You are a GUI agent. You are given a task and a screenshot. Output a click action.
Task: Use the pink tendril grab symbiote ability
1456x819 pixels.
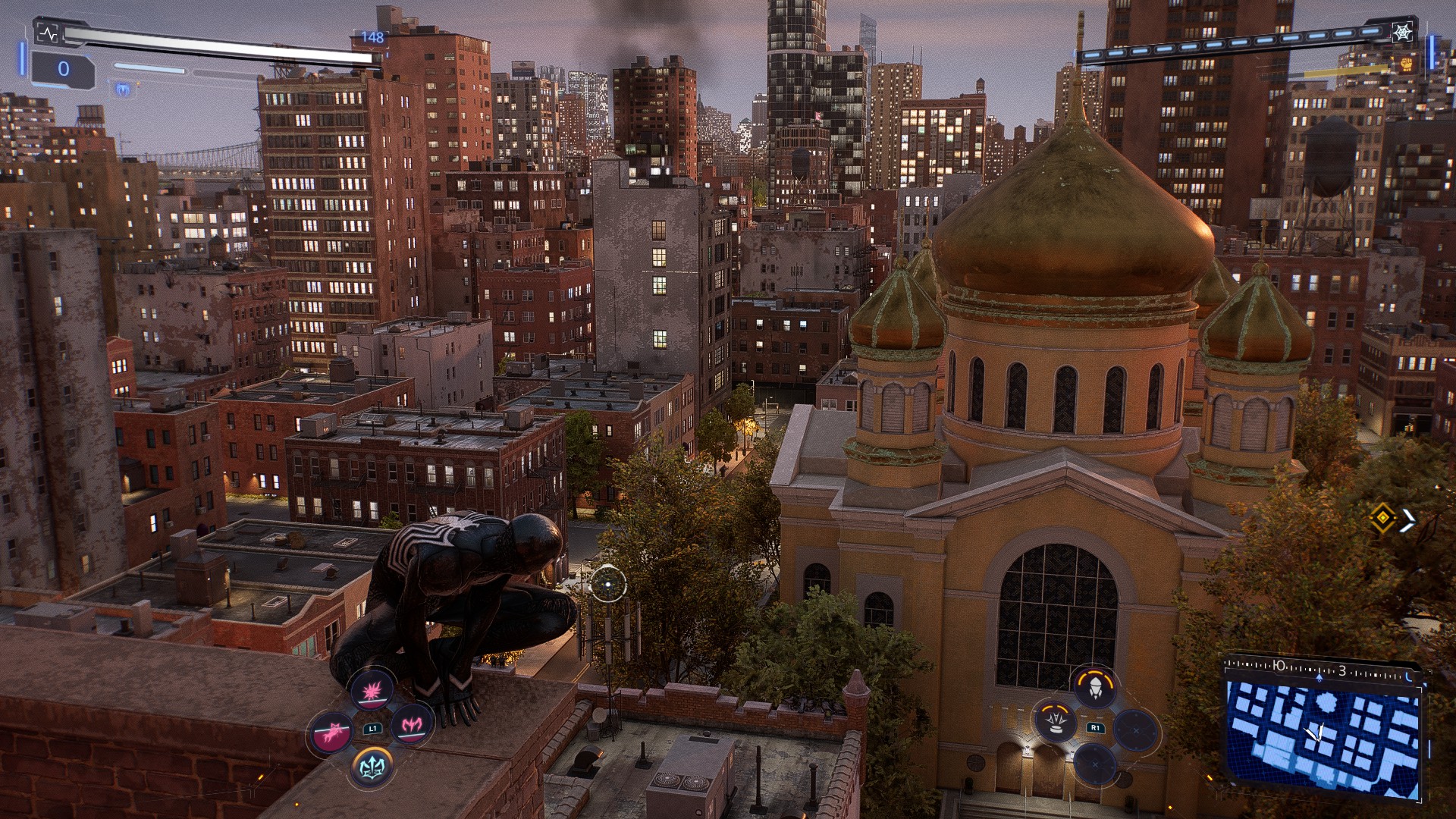pyautogui.click(x=331, y=731)
